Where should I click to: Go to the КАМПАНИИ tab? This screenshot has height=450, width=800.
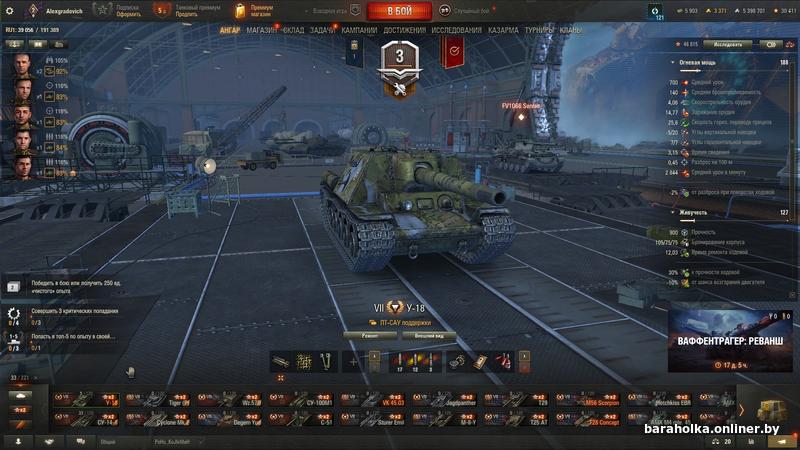pos(360,31)
